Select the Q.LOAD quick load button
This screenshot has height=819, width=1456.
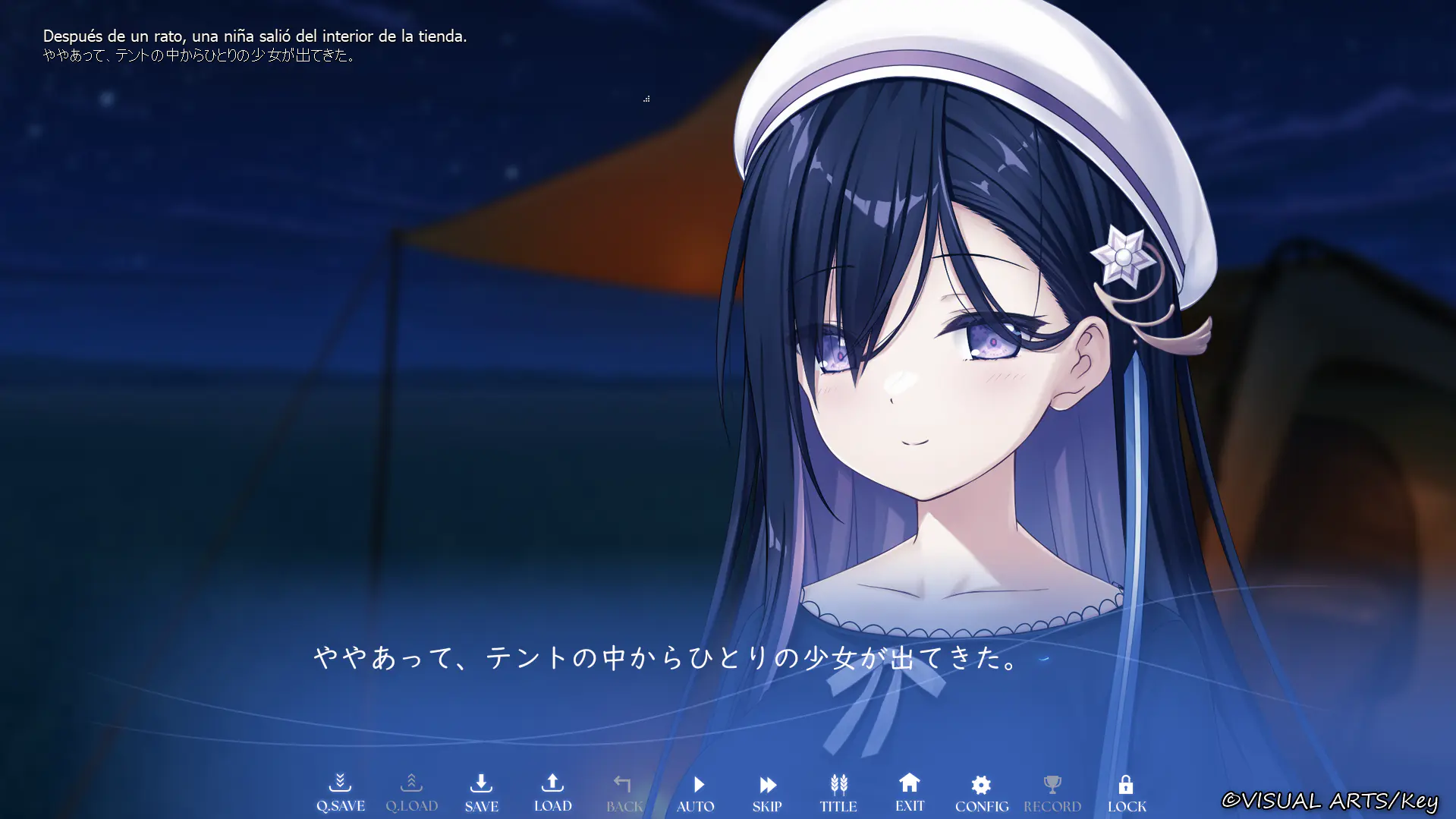411,792
